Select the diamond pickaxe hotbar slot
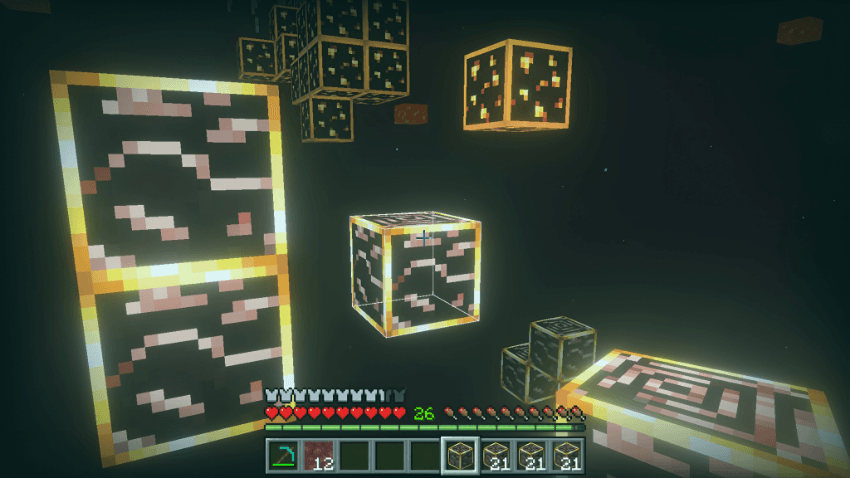This screenshot has width=850, height=478. (283, 455)
